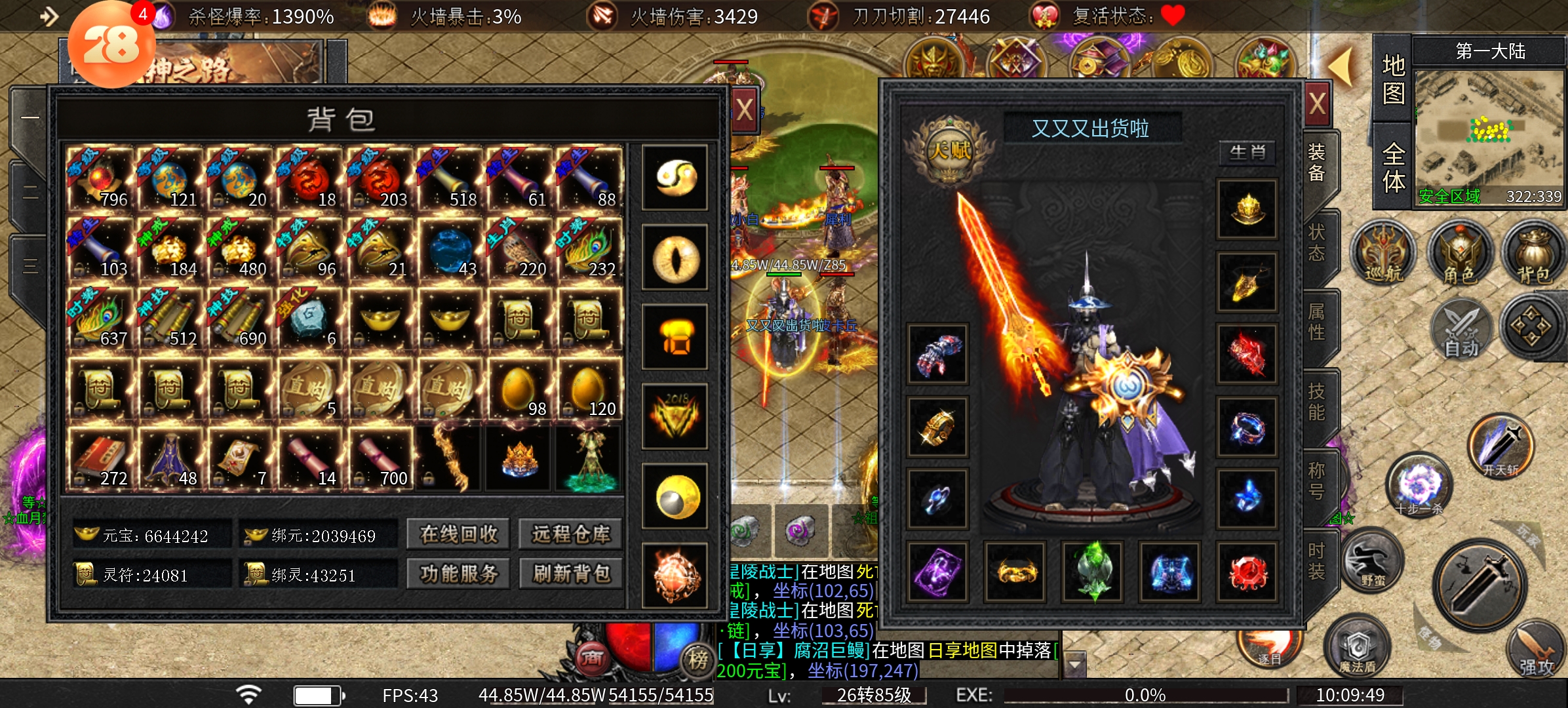Image resolution: width=1568 pixels, height=708 pixels.
Task: Close the character equipment panel
Action: pyautogui.click(x=1318, y=104)
